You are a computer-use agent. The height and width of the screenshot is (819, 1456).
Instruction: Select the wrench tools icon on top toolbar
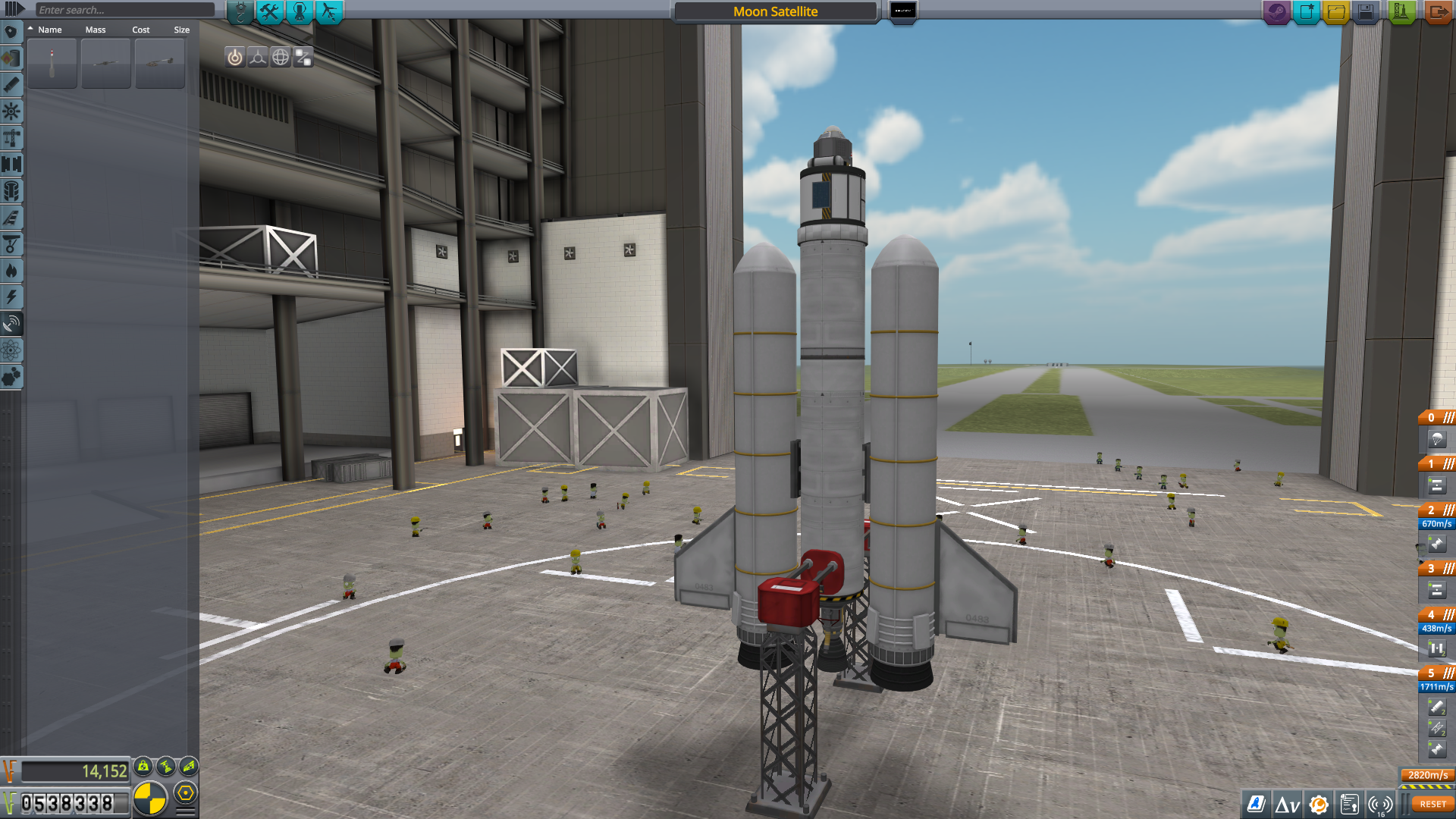point(271,11)
